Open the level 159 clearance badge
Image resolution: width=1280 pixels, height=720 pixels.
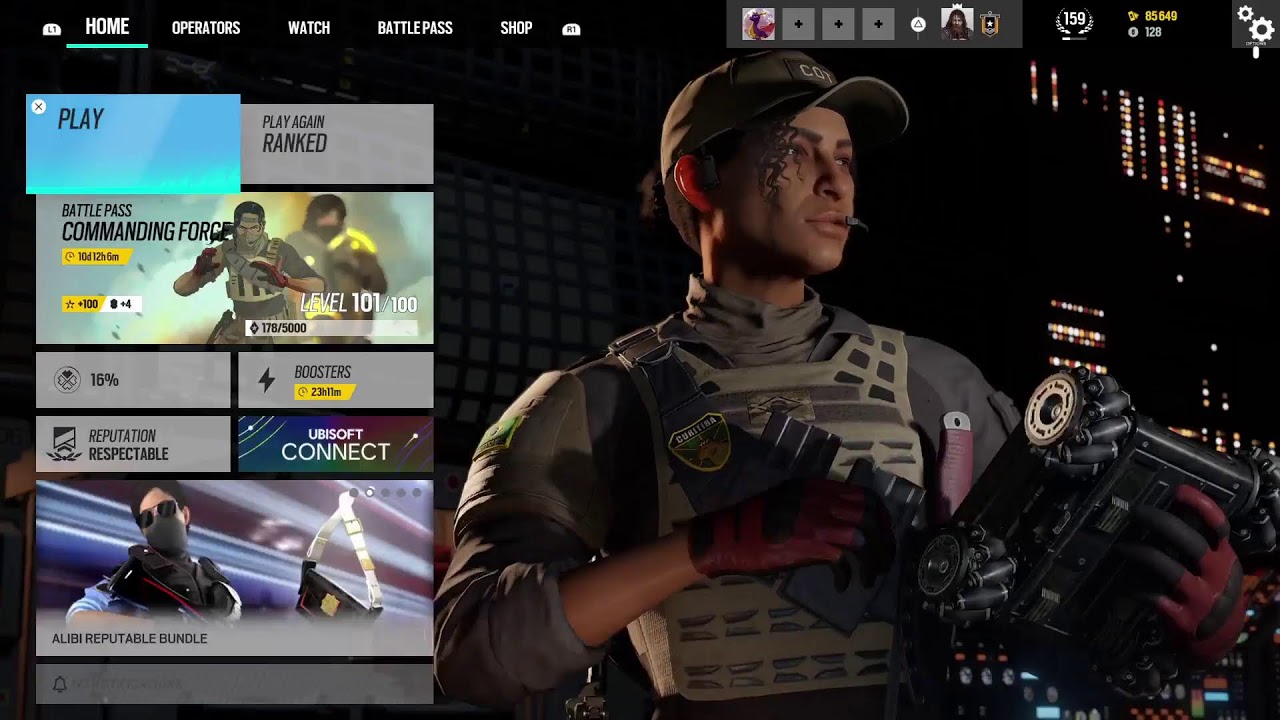[1074, 22]
